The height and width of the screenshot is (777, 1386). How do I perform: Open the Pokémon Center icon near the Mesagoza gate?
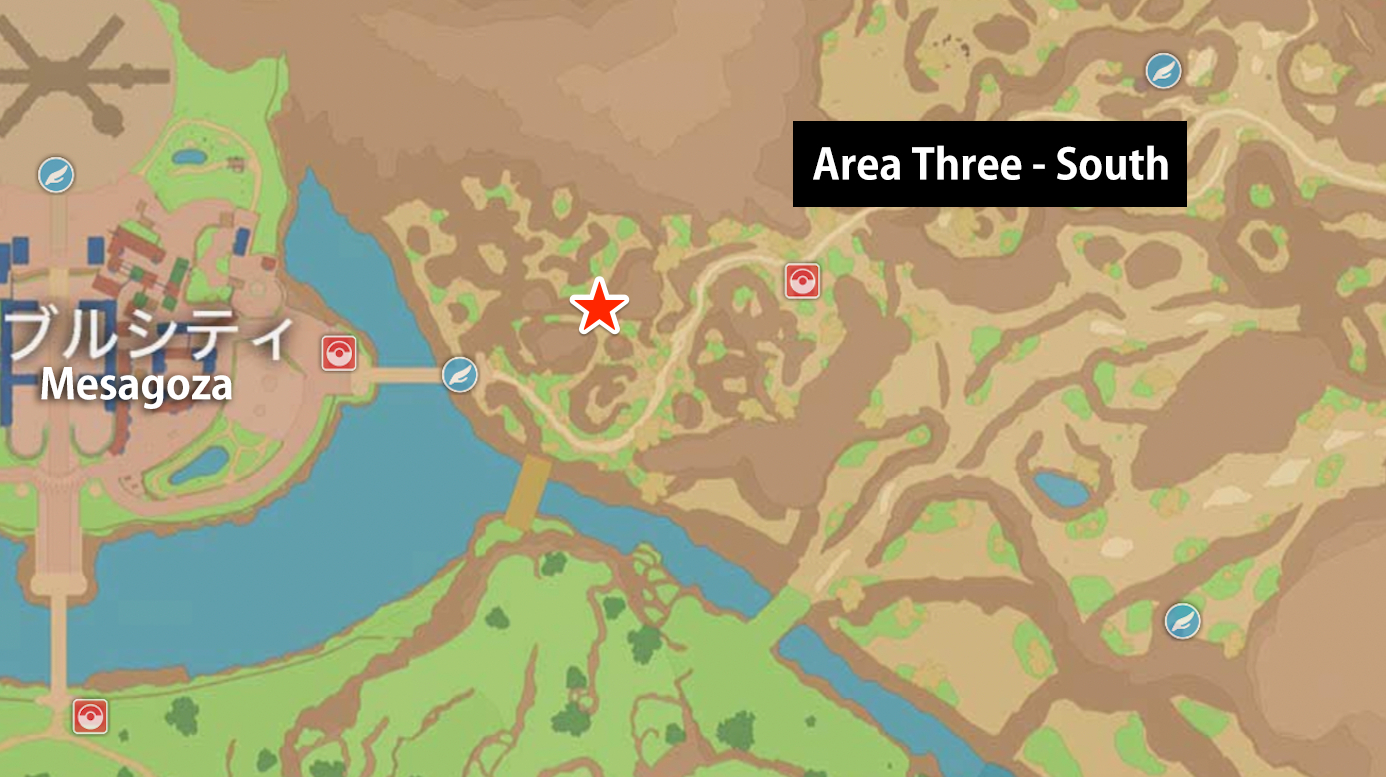338,353
